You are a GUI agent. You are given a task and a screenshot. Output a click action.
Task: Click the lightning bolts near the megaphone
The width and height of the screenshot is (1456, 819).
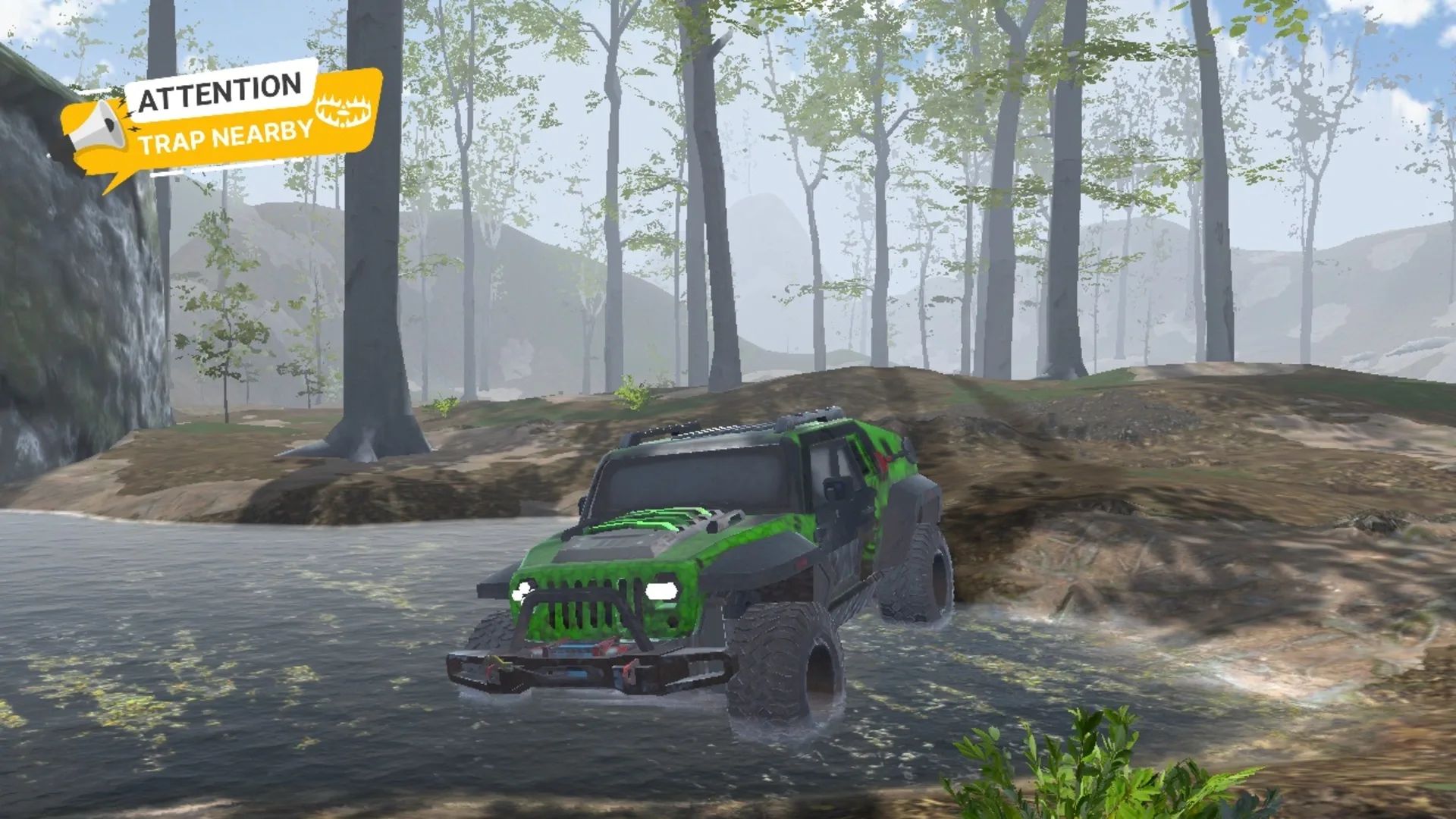click(128, 115)
